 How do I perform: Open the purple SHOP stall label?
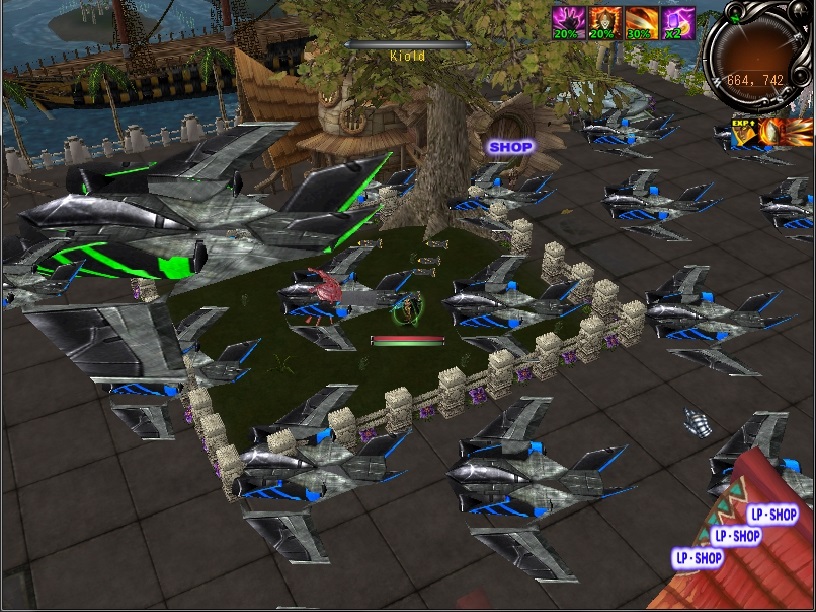pyautogui.click(x=510, y=146)
